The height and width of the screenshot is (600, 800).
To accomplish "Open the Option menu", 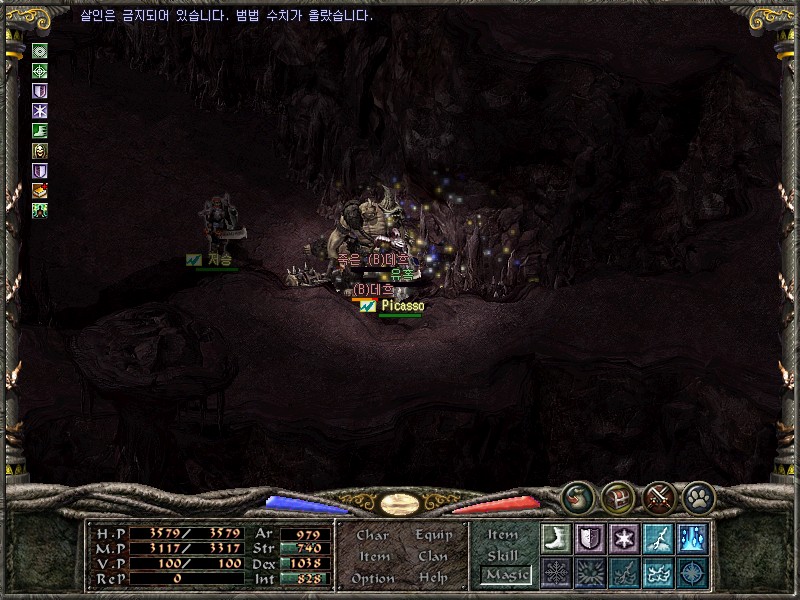I will tap(371, 578).
